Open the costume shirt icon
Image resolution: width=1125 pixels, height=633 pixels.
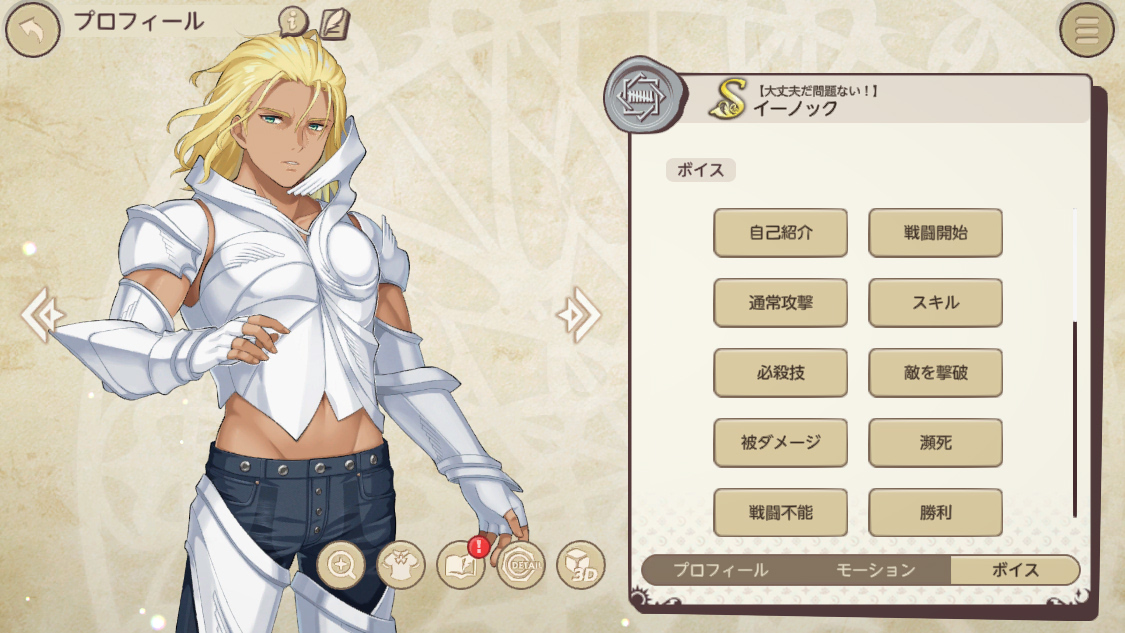(x=401, y=566)
